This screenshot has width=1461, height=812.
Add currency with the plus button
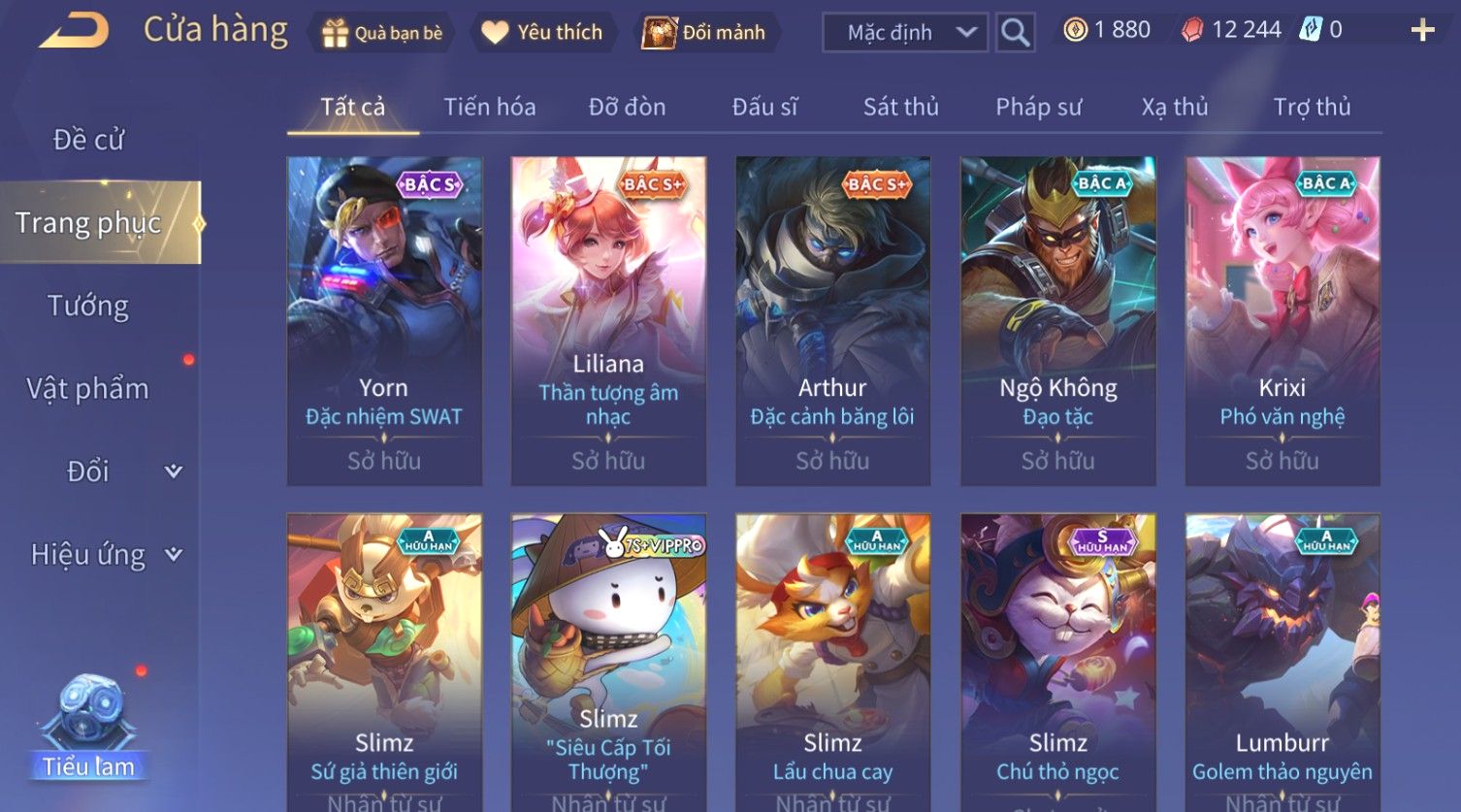pyautogui.click(x=1422, y=30)
